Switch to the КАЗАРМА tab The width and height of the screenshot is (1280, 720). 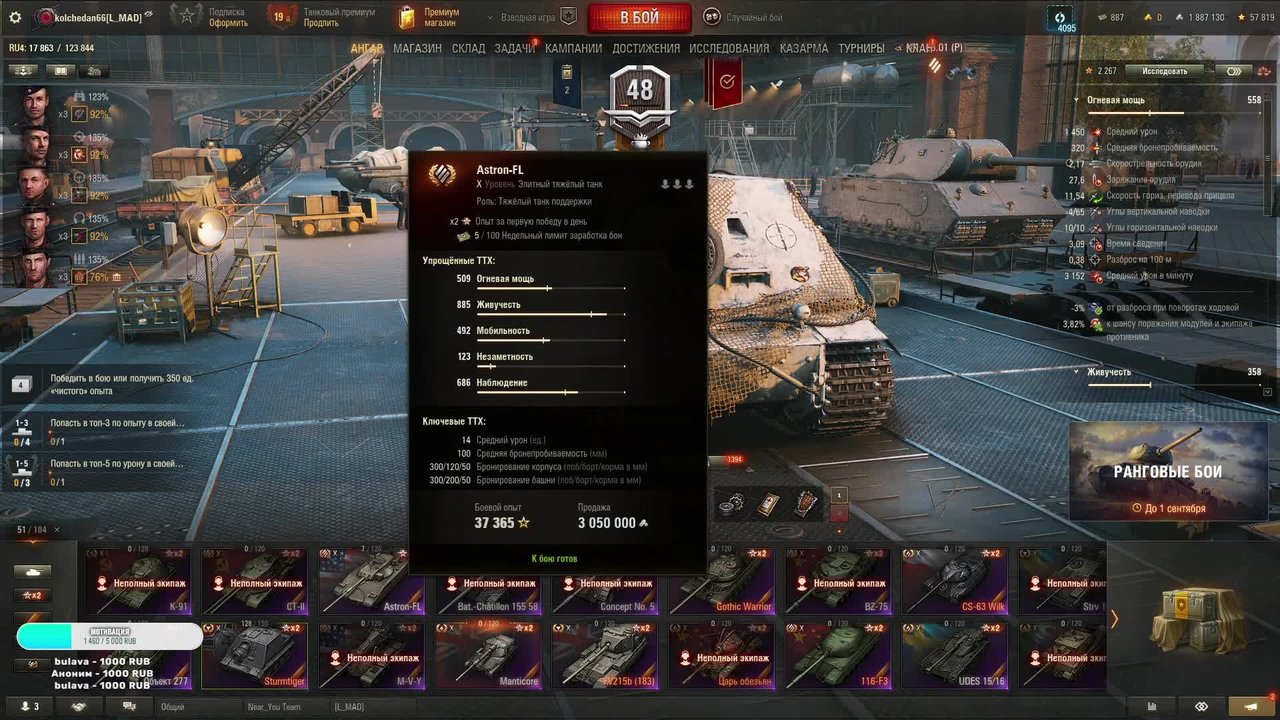804,48
